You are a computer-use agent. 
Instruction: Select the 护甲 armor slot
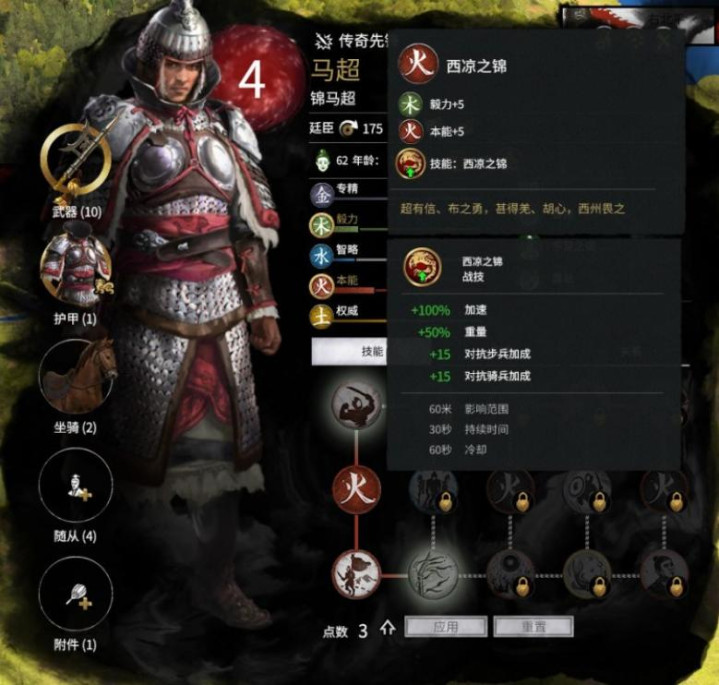coord(75,270)
